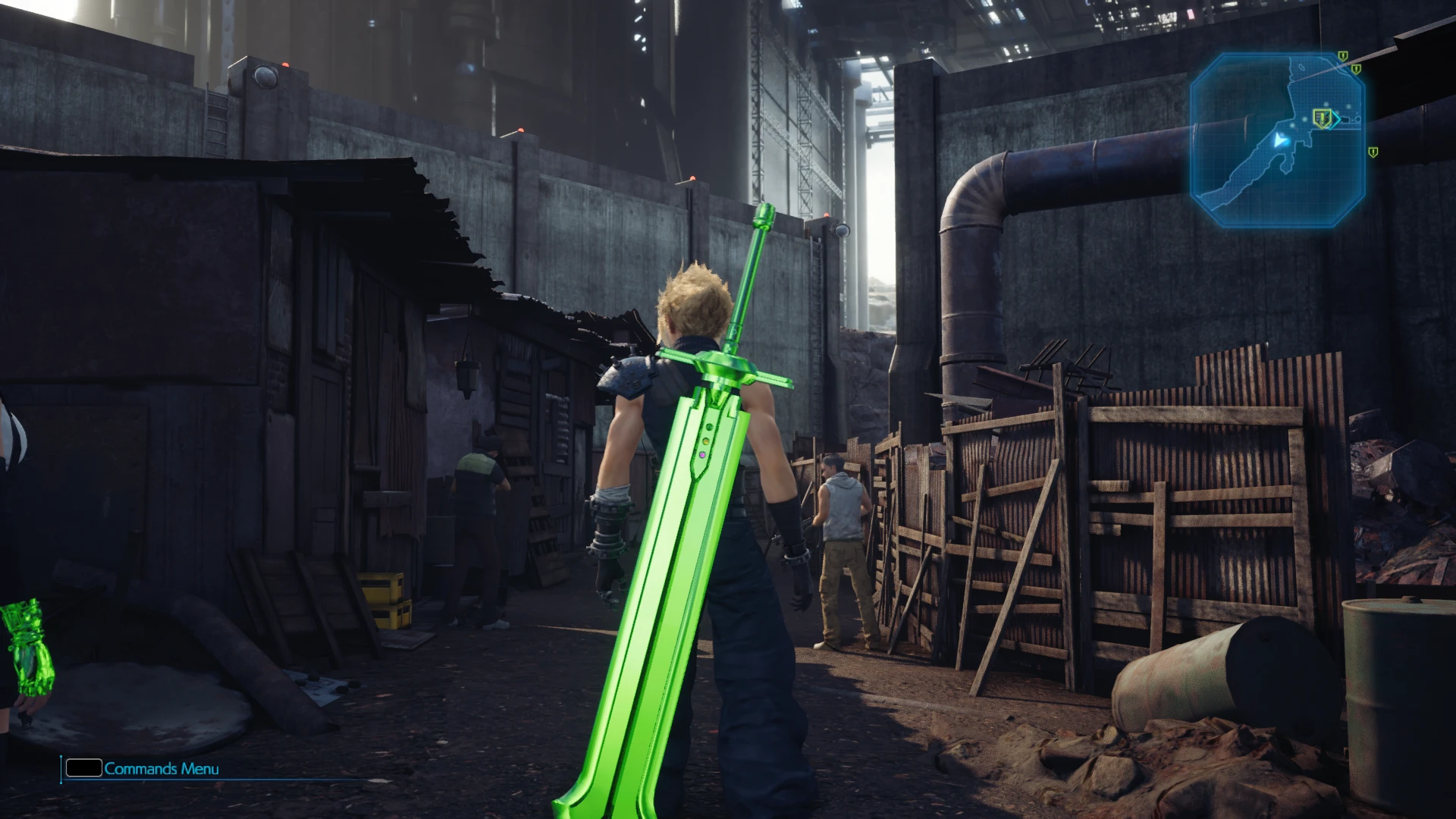Select the large quest marker inside the minimap
Image resolution: width=1456 pixels, height=819 pixels.
[1323, 118]
